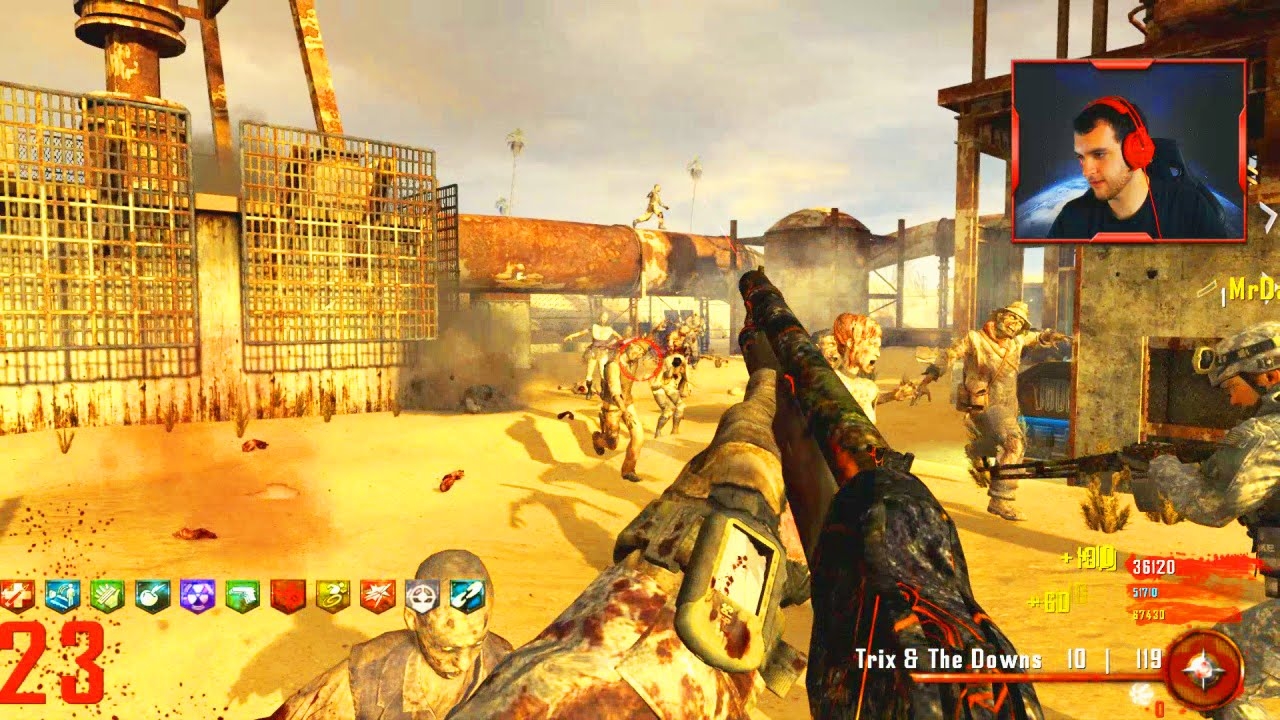Image resolution: width=1280 pixels, height=720 pixels.
Task: Open the facecam overlay thumbnail
Action: coord(1128,152)
